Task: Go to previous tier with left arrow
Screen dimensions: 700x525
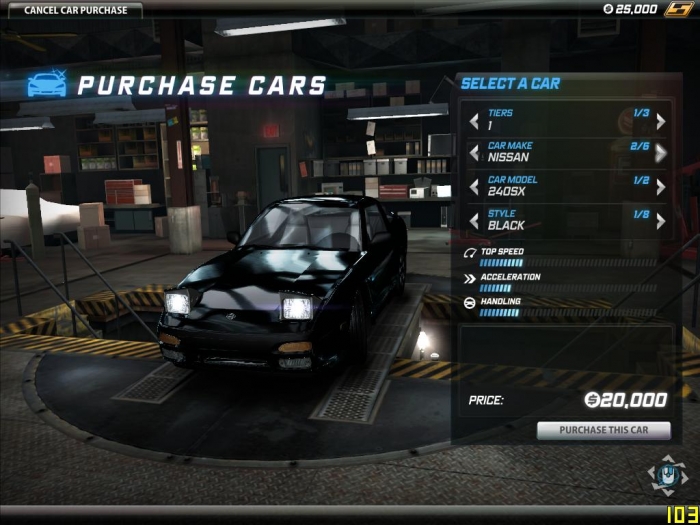Action: (x=474, y=121)
